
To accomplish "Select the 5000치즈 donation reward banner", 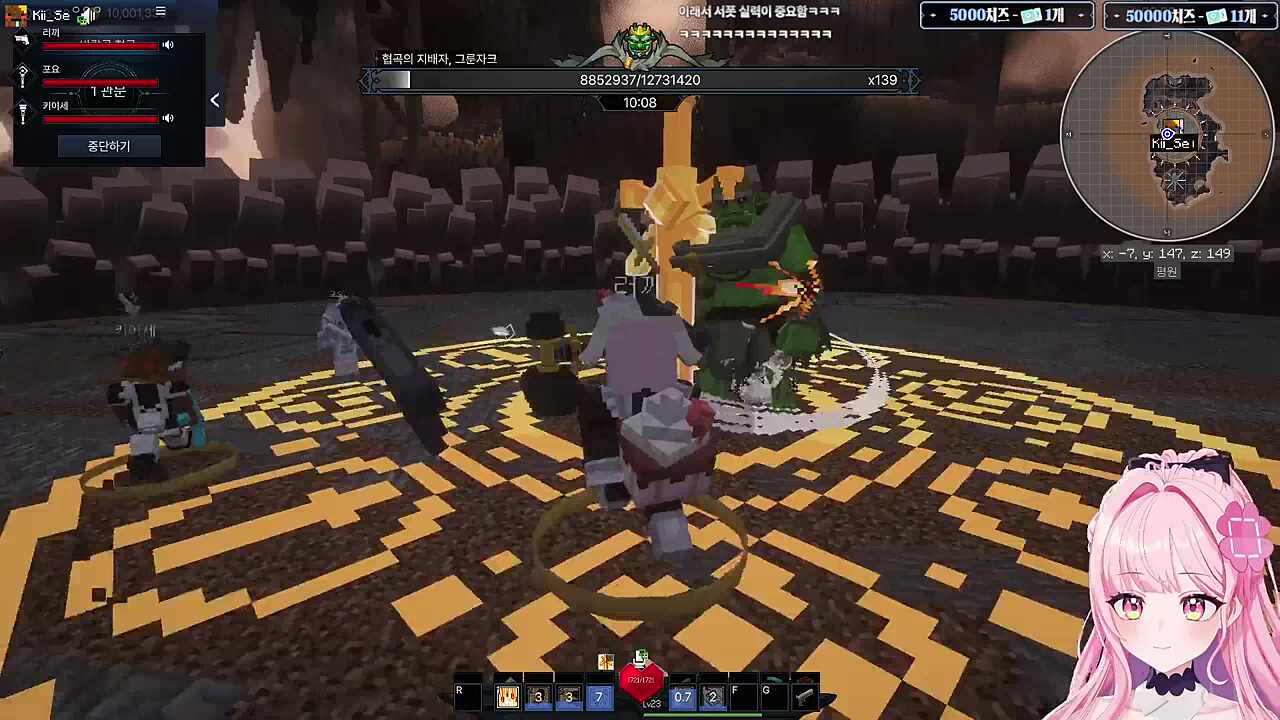I will 1006,16.
